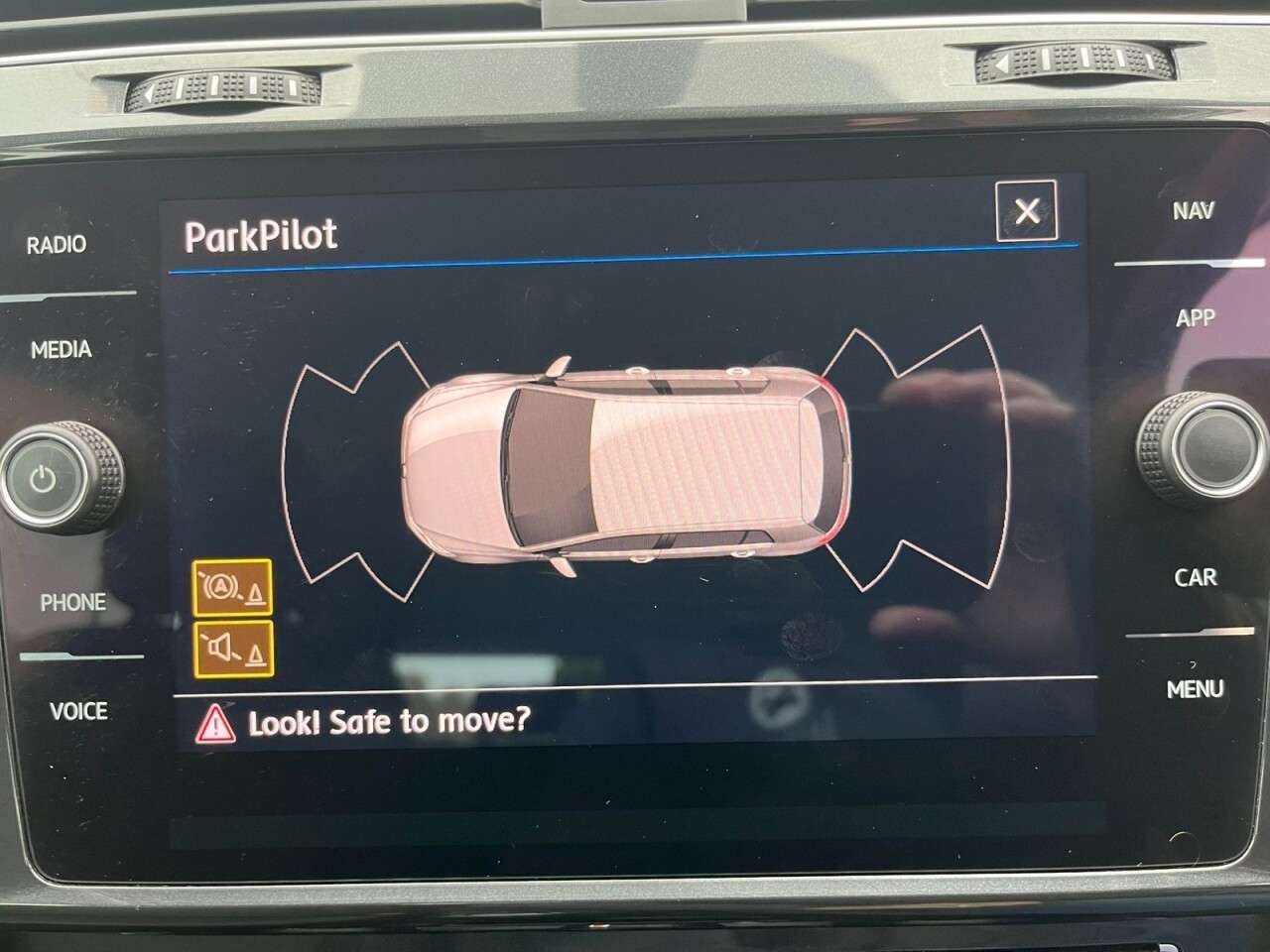Tap the red warning triangle icon
The image size is (1270, 952).
pyautogui.click(x=217, y=723)
